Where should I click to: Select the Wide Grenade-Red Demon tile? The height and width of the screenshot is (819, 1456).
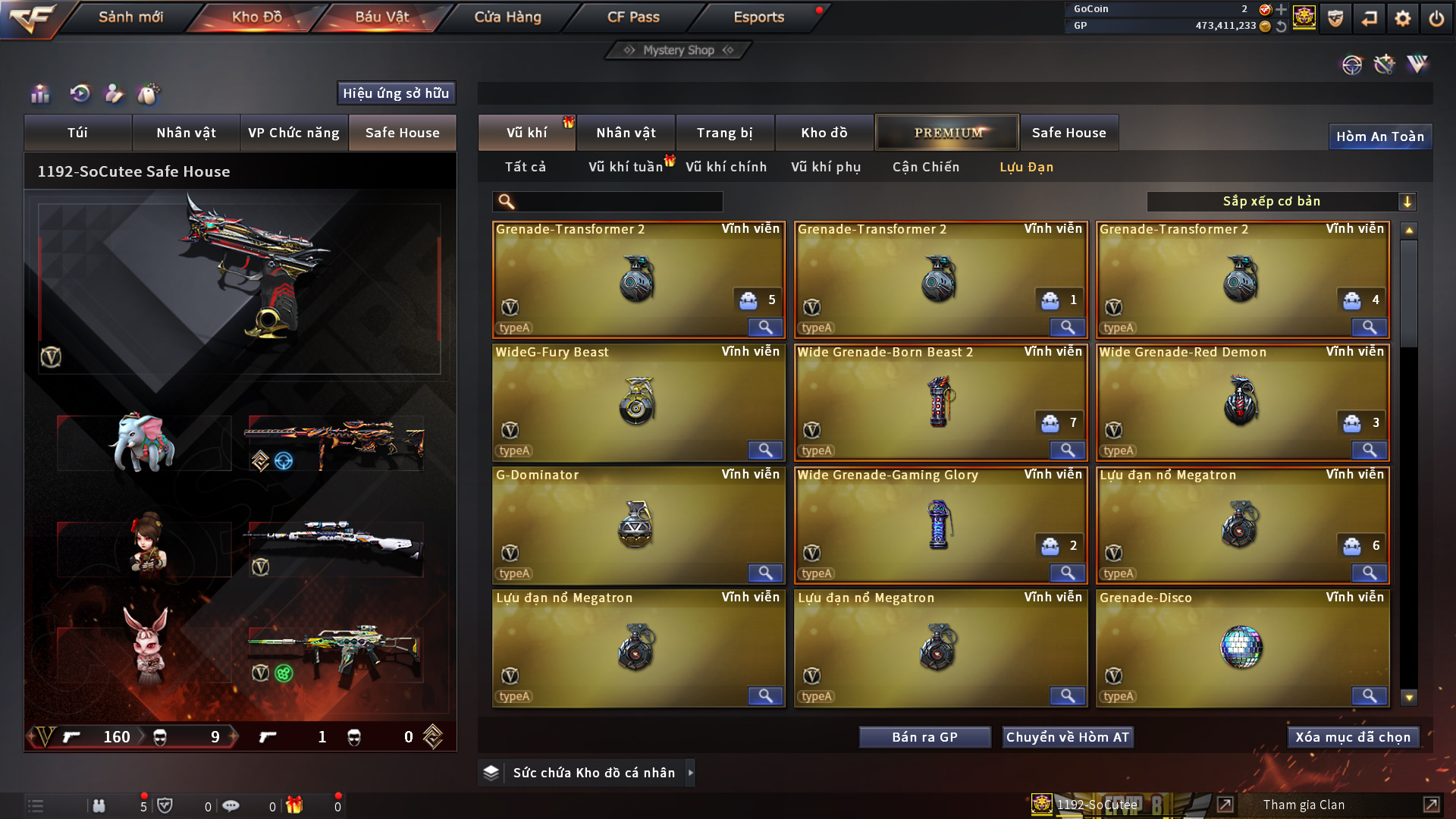(1242, 401)
